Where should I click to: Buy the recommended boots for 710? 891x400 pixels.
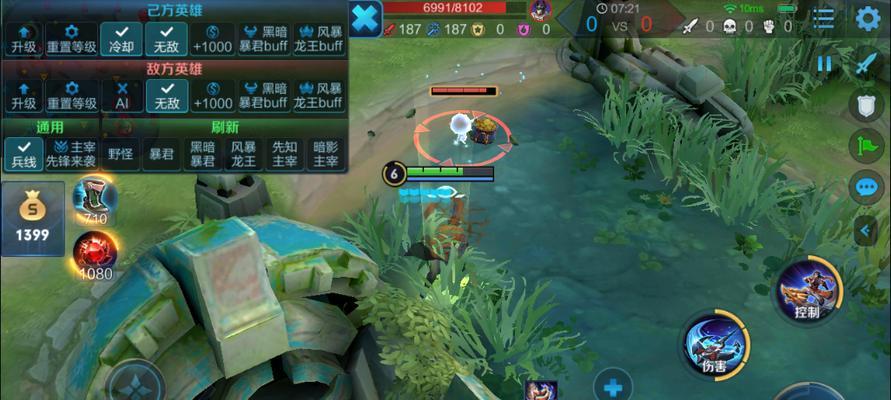click(94, 200)
